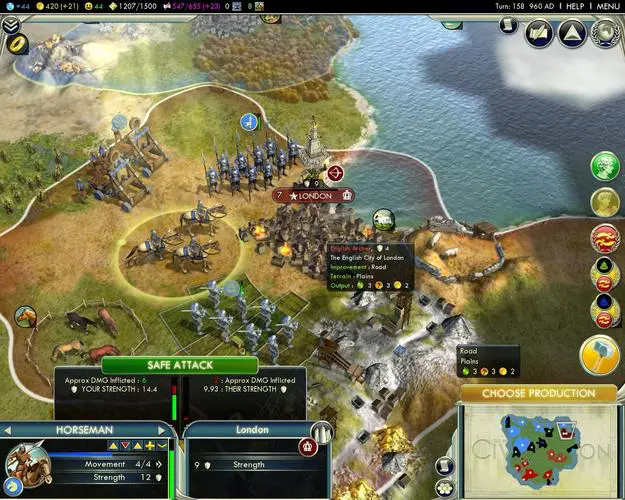Open the science research top-left button

(20, 45)
